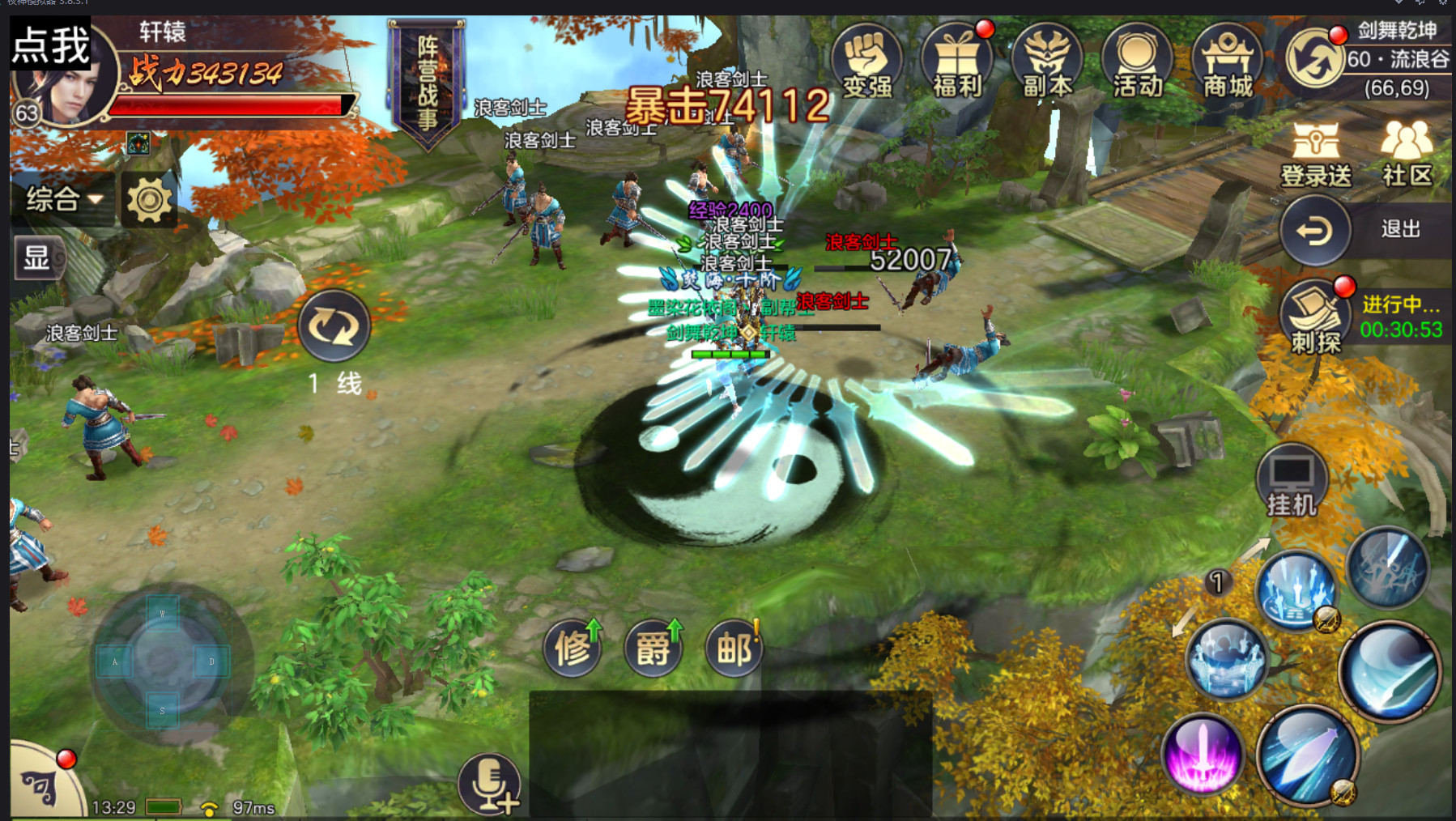Toggle the 显 display button
The image size is (1456, 821).
(36, 258)
